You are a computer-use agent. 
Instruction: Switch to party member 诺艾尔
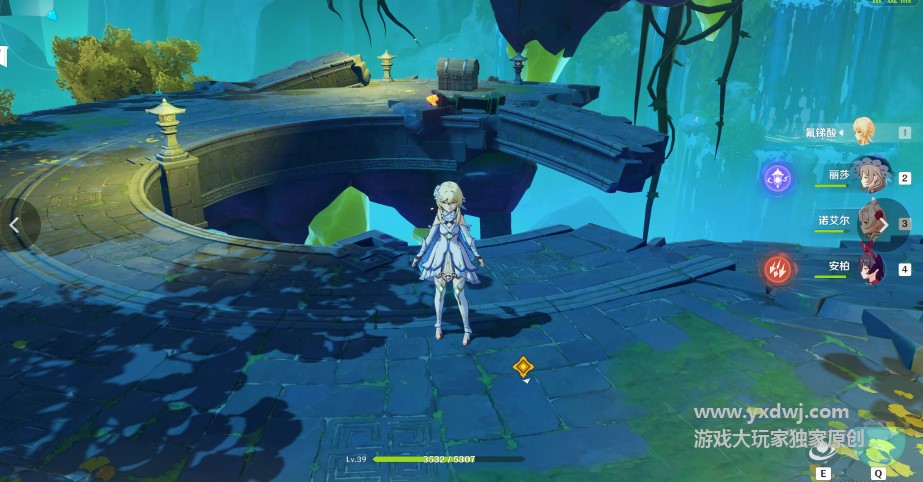pyautogui.click(x=868, y=221)
